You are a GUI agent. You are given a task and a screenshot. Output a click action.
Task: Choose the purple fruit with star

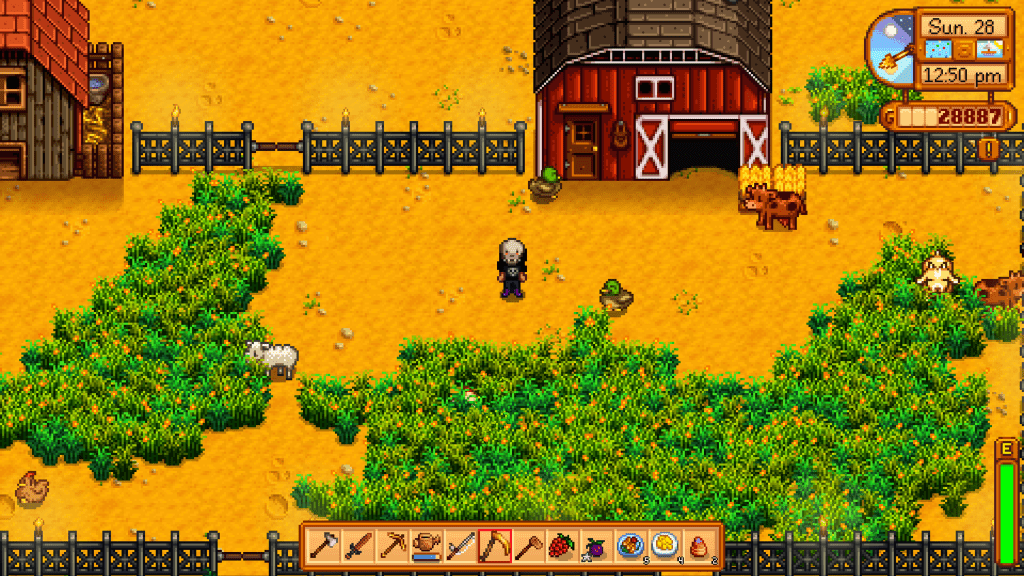(596, 546)
